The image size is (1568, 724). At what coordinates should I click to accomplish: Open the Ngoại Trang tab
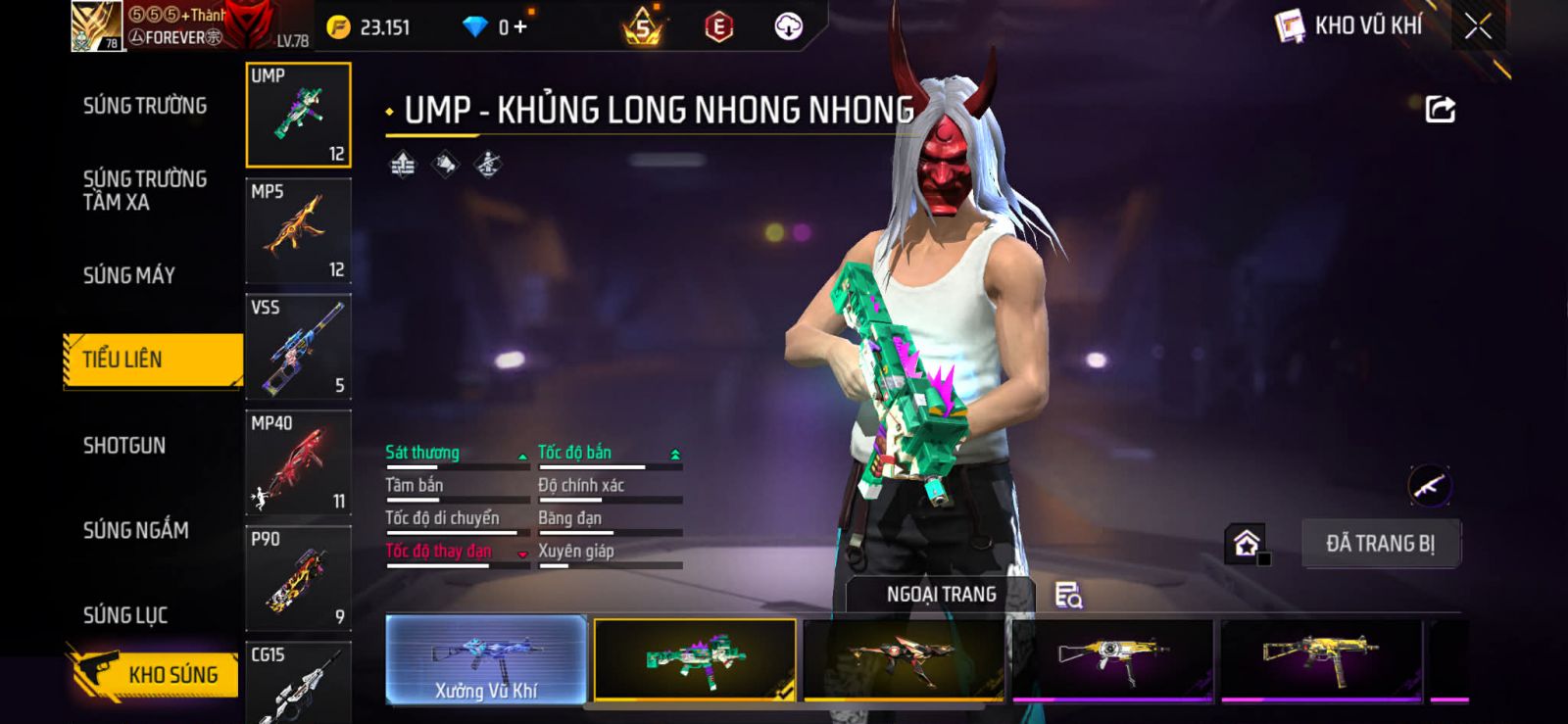[941, 594]
